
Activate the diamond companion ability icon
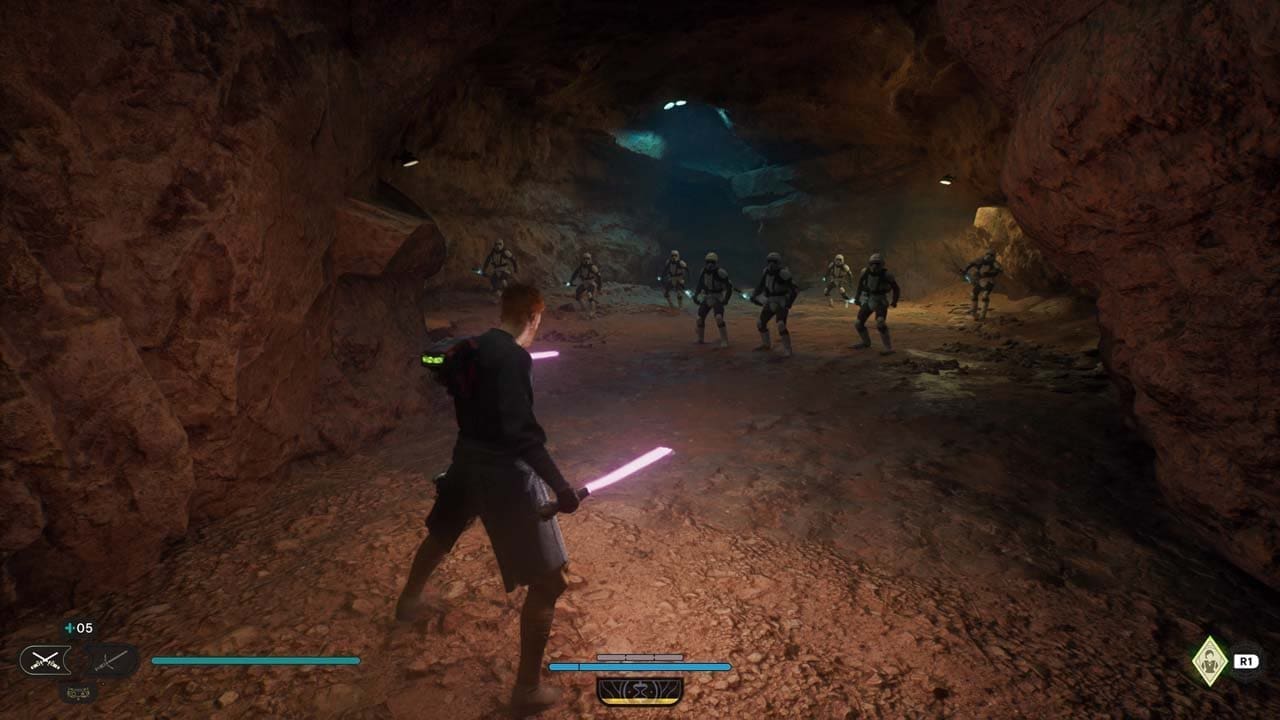(1209, 661)
